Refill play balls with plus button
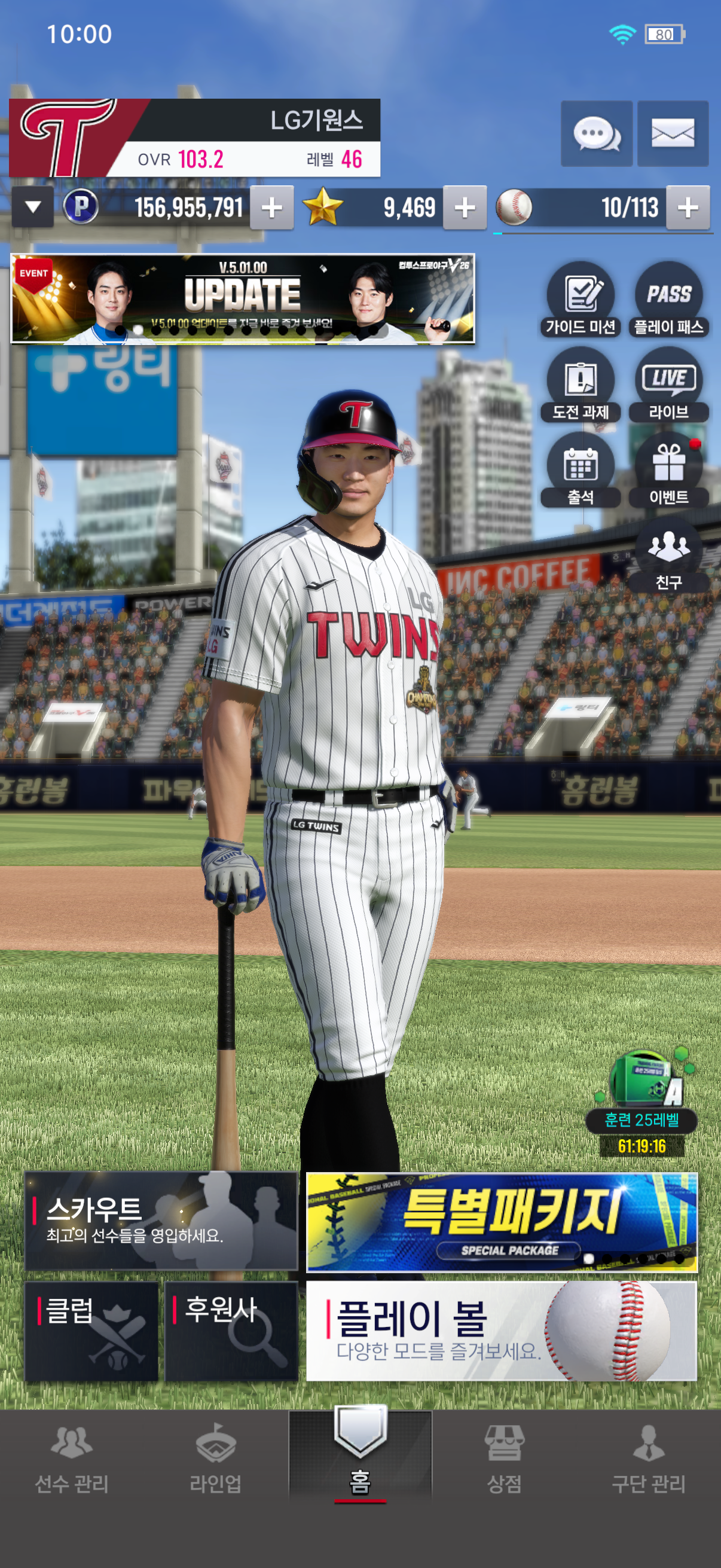Image resolution: width=721 pixels, height=1568 pixels. point(688,208)
